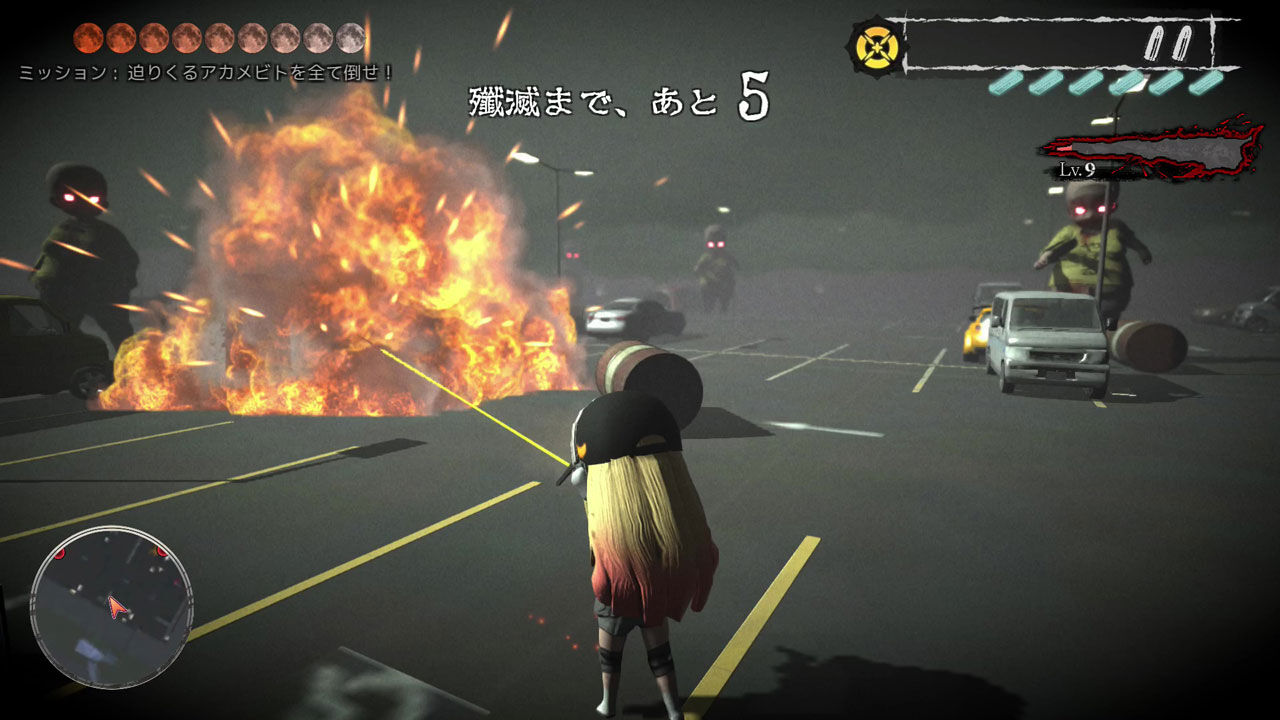
Task: Click the first bullet ammo icon
Action: click(x=1155, y=41)
